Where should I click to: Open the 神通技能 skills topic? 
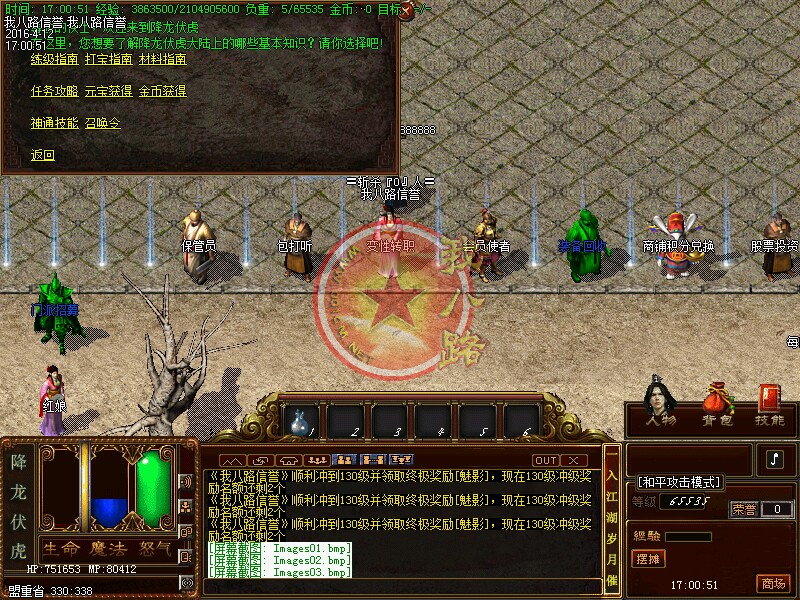tap(54, 123)
